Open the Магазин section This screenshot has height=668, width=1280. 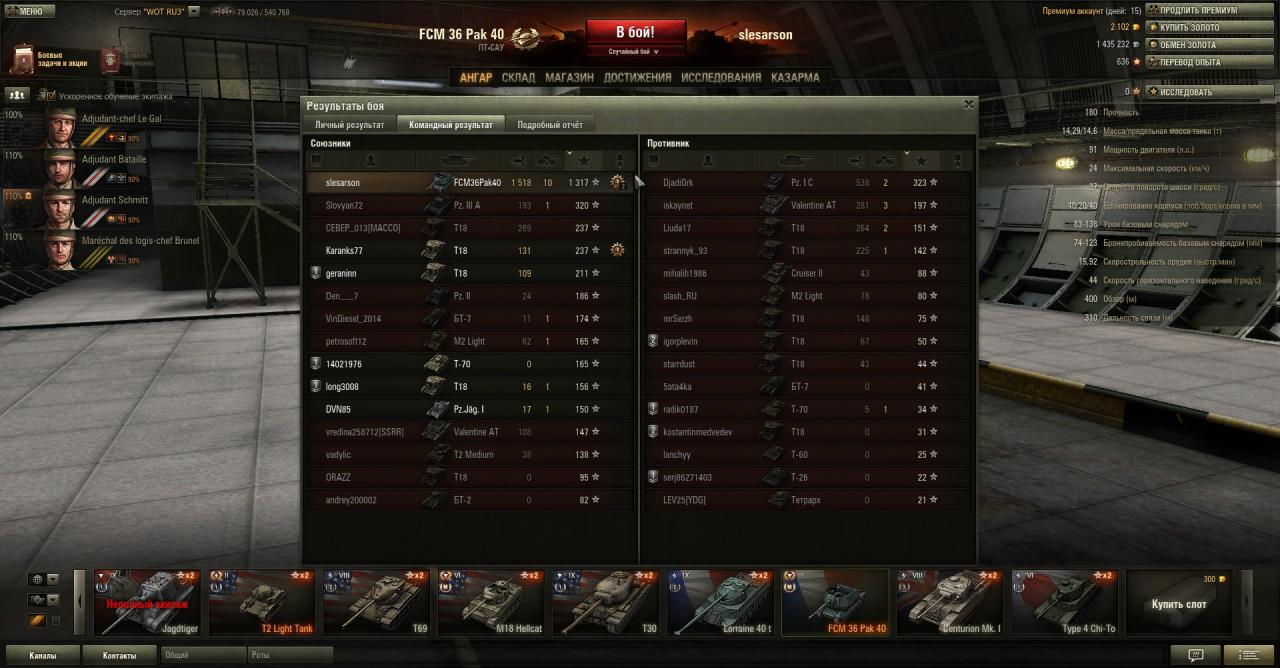point(569,77)
